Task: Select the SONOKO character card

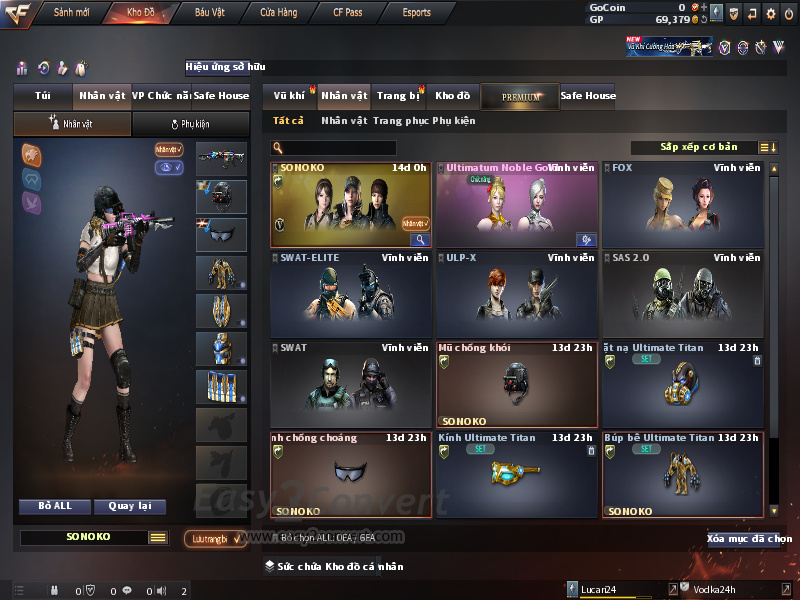Action: [351, 205]
